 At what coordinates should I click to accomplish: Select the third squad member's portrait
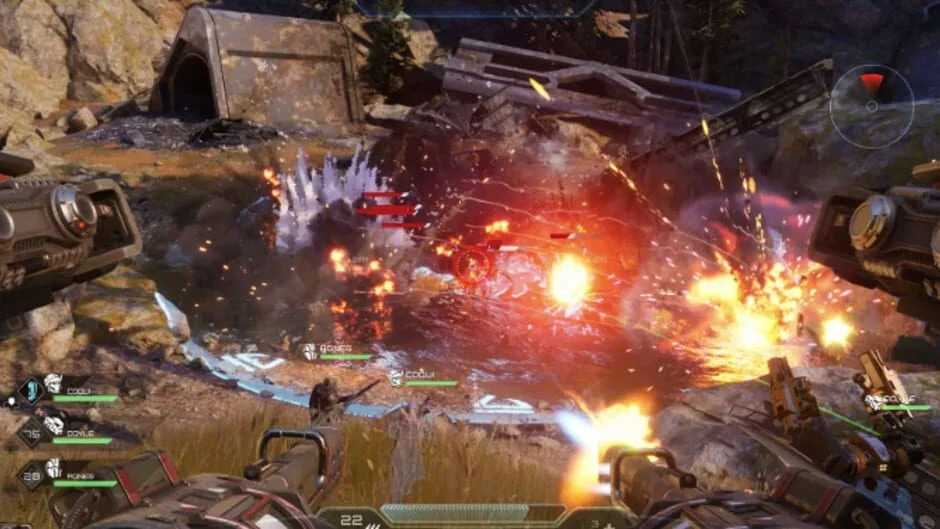(53, 468)
